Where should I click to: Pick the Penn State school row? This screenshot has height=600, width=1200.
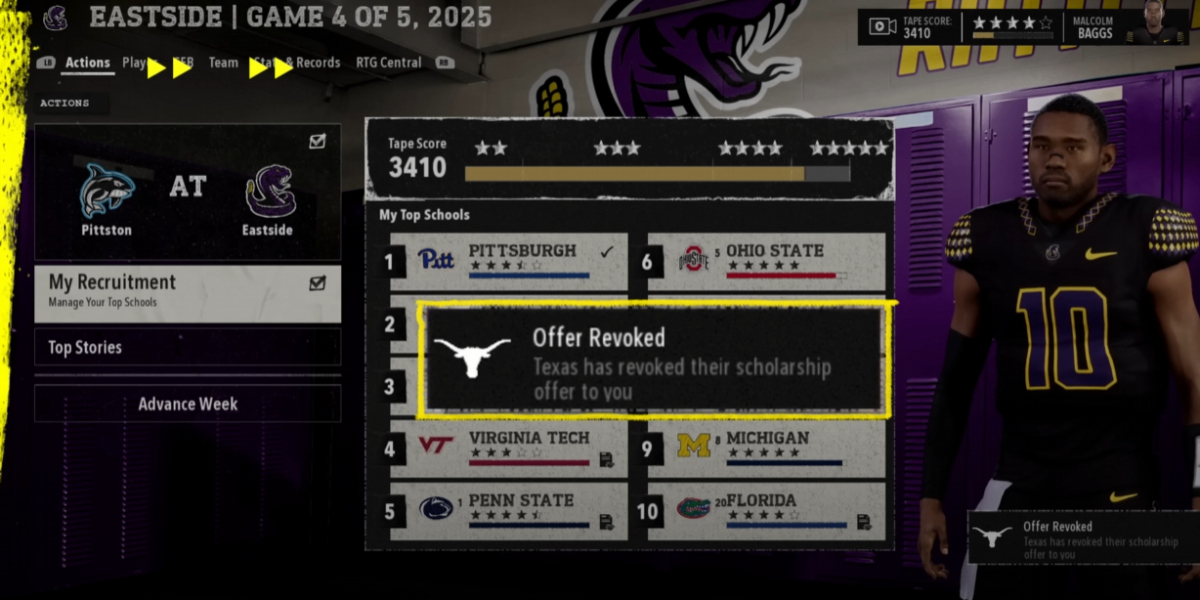pos(509,511)
